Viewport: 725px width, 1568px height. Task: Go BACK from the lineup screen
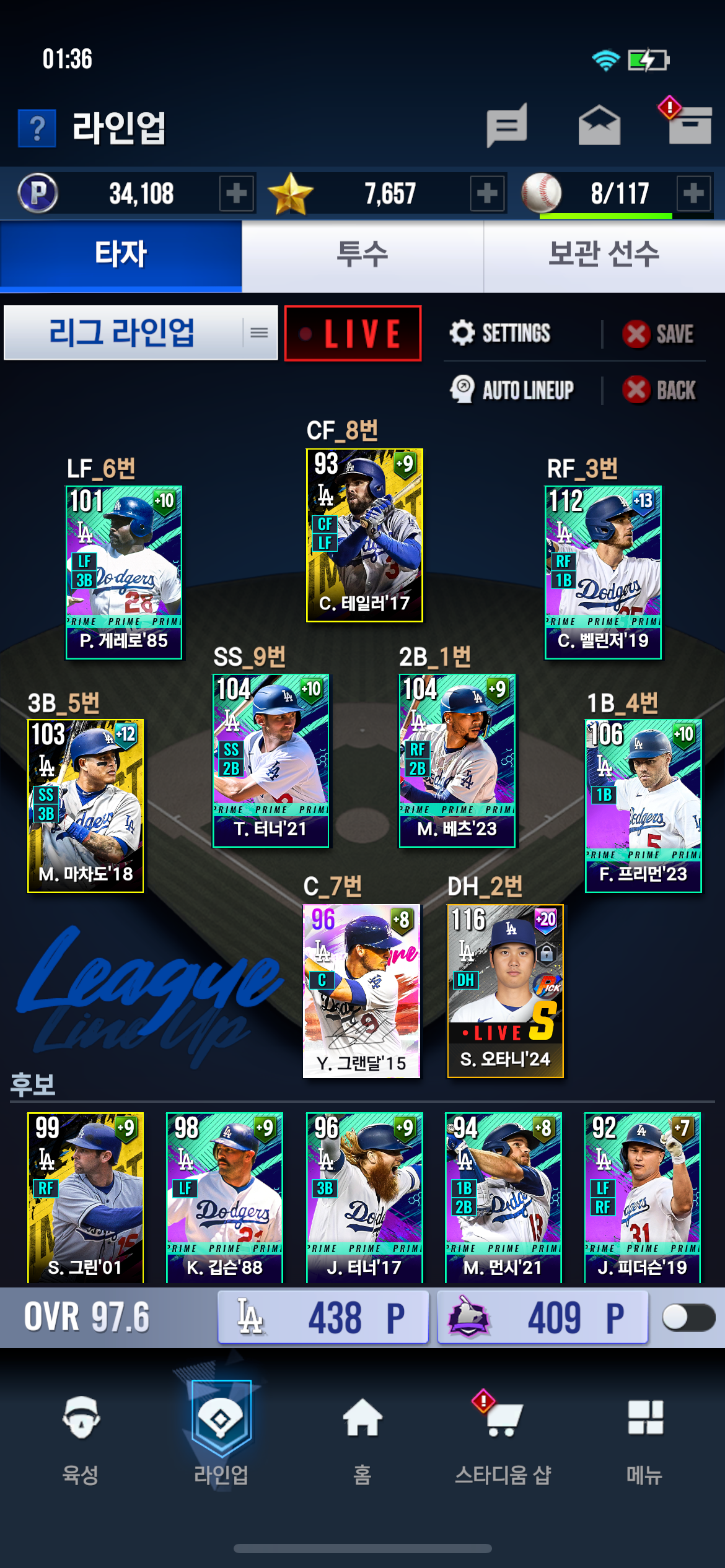pos(659,390)
